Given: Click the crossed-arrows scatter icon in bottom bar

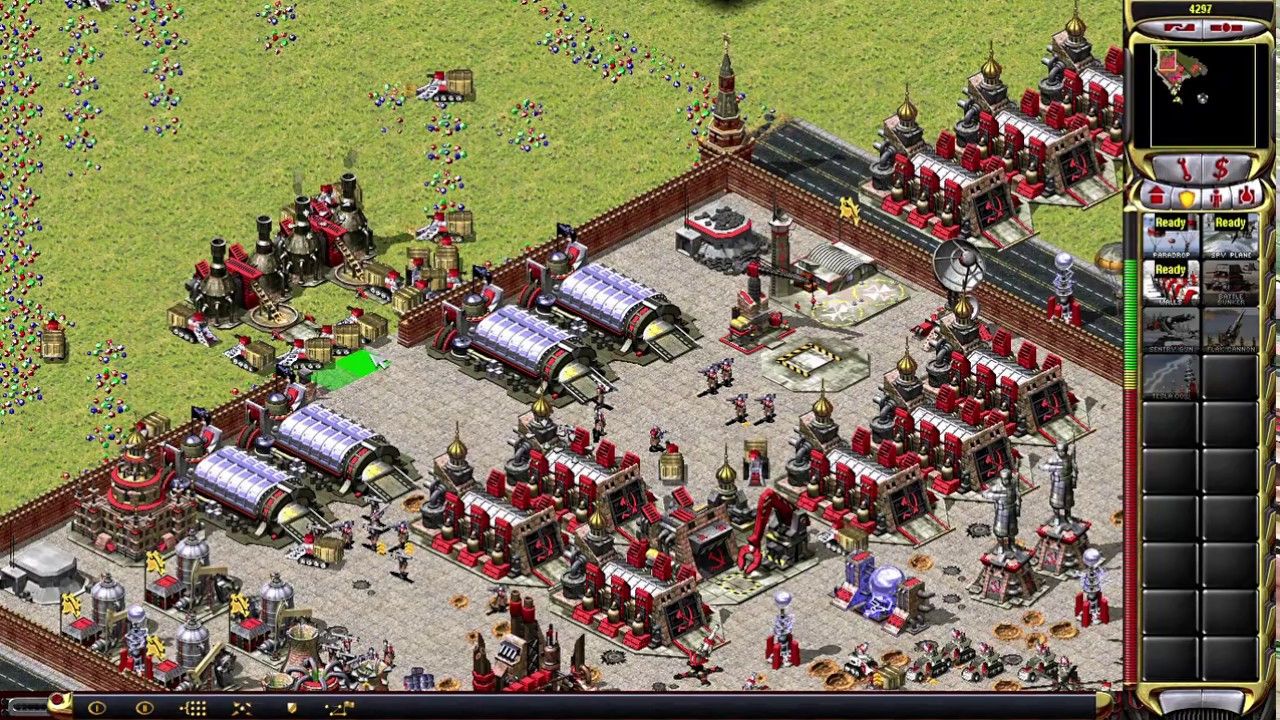Looking at the screenshot, I should 242,708.
